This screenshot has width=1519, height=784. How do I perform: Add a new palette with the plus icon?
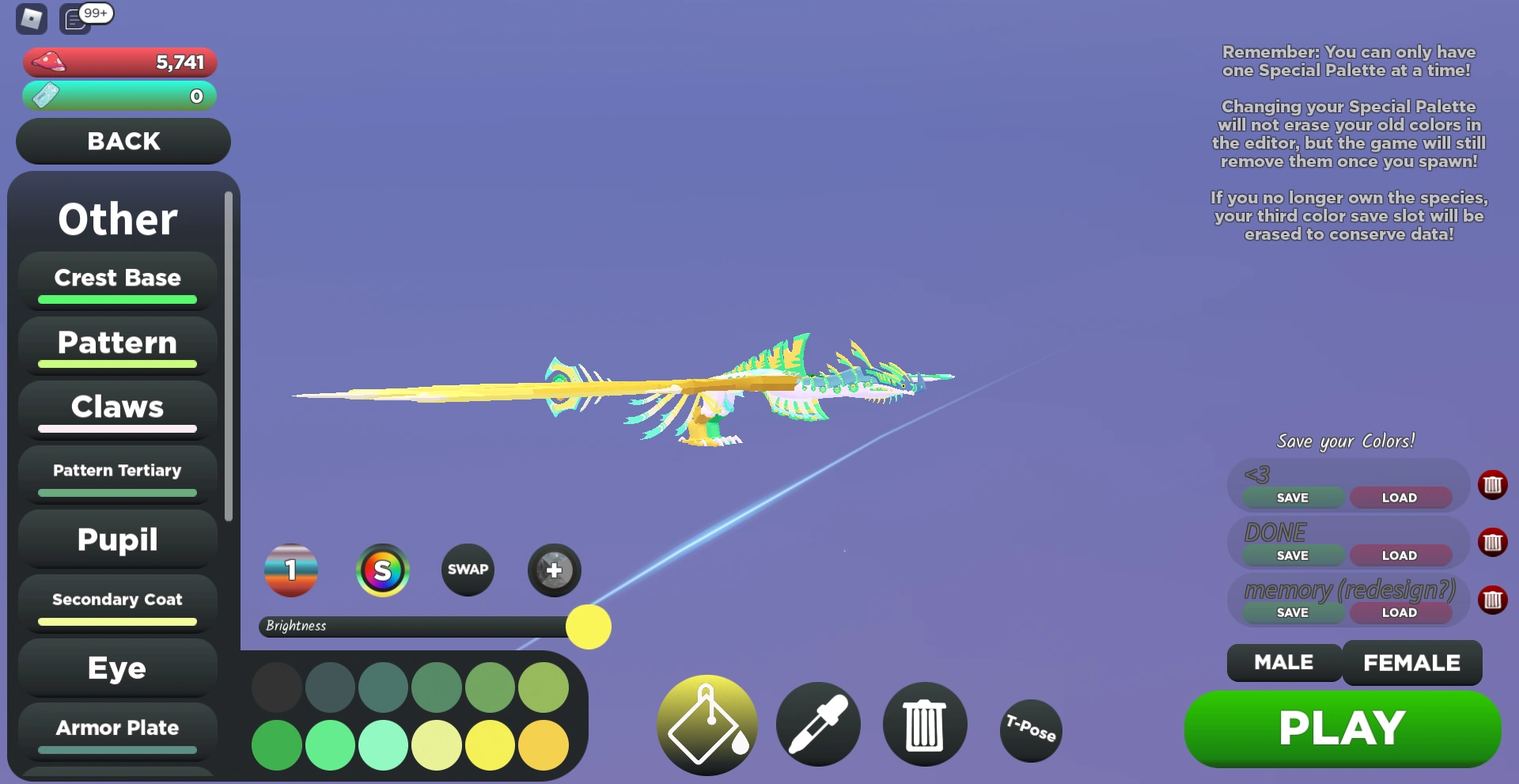coord(554,570)
